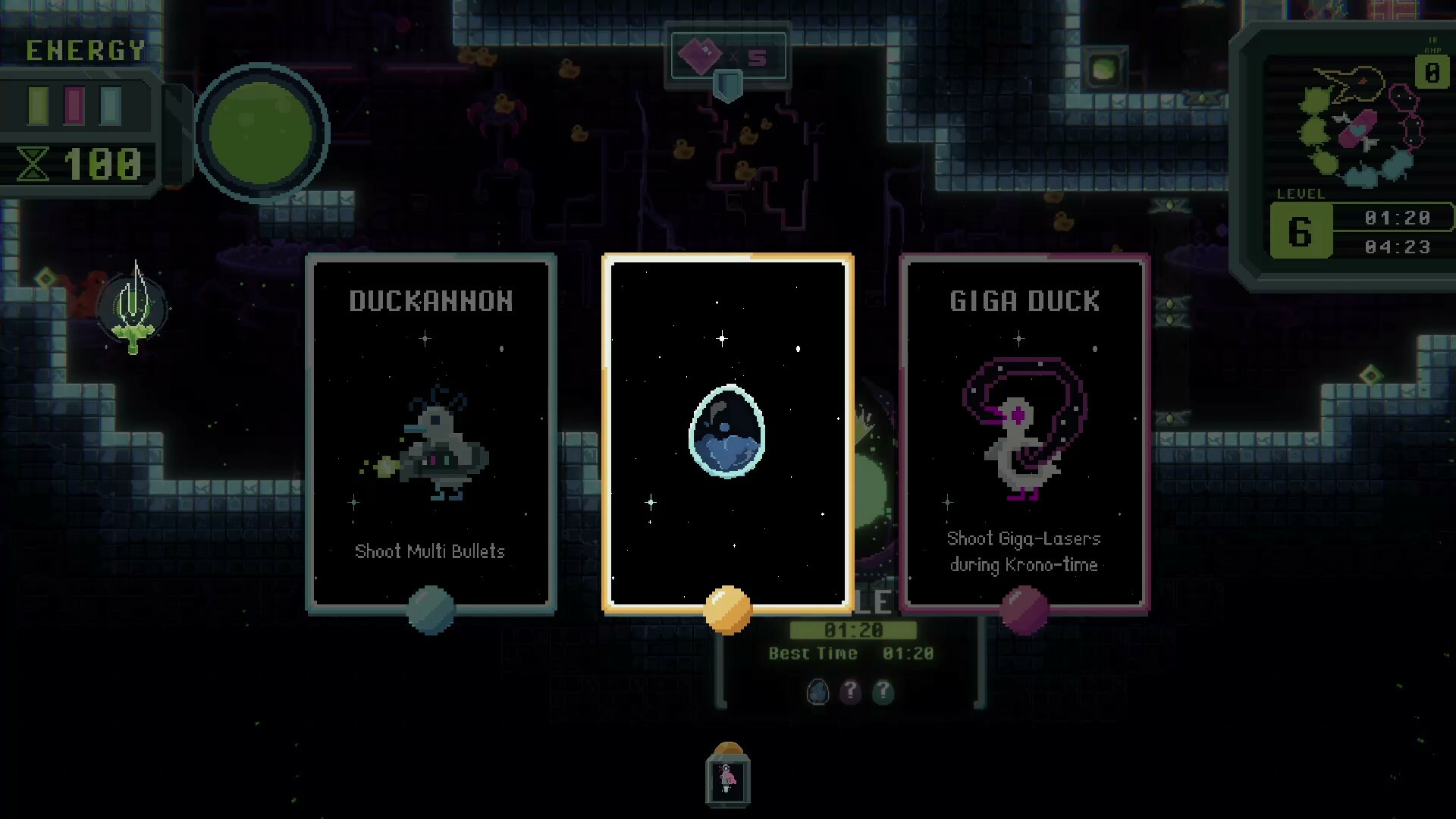
Task: Click the yellow orb beneath the egg card
Action: tap(727, 610)
